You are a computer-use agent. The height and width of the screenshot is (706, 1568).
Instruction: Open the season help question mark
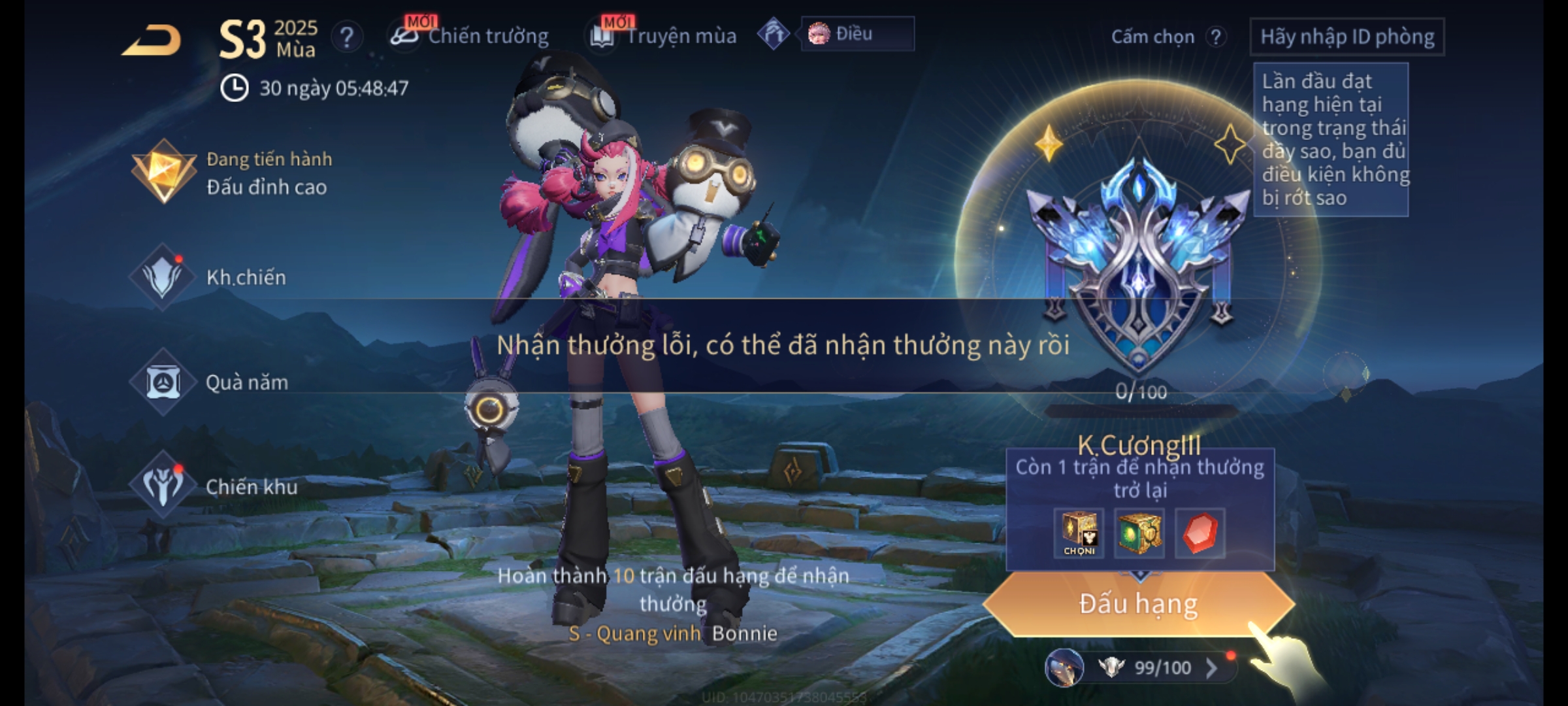point(347,37)
